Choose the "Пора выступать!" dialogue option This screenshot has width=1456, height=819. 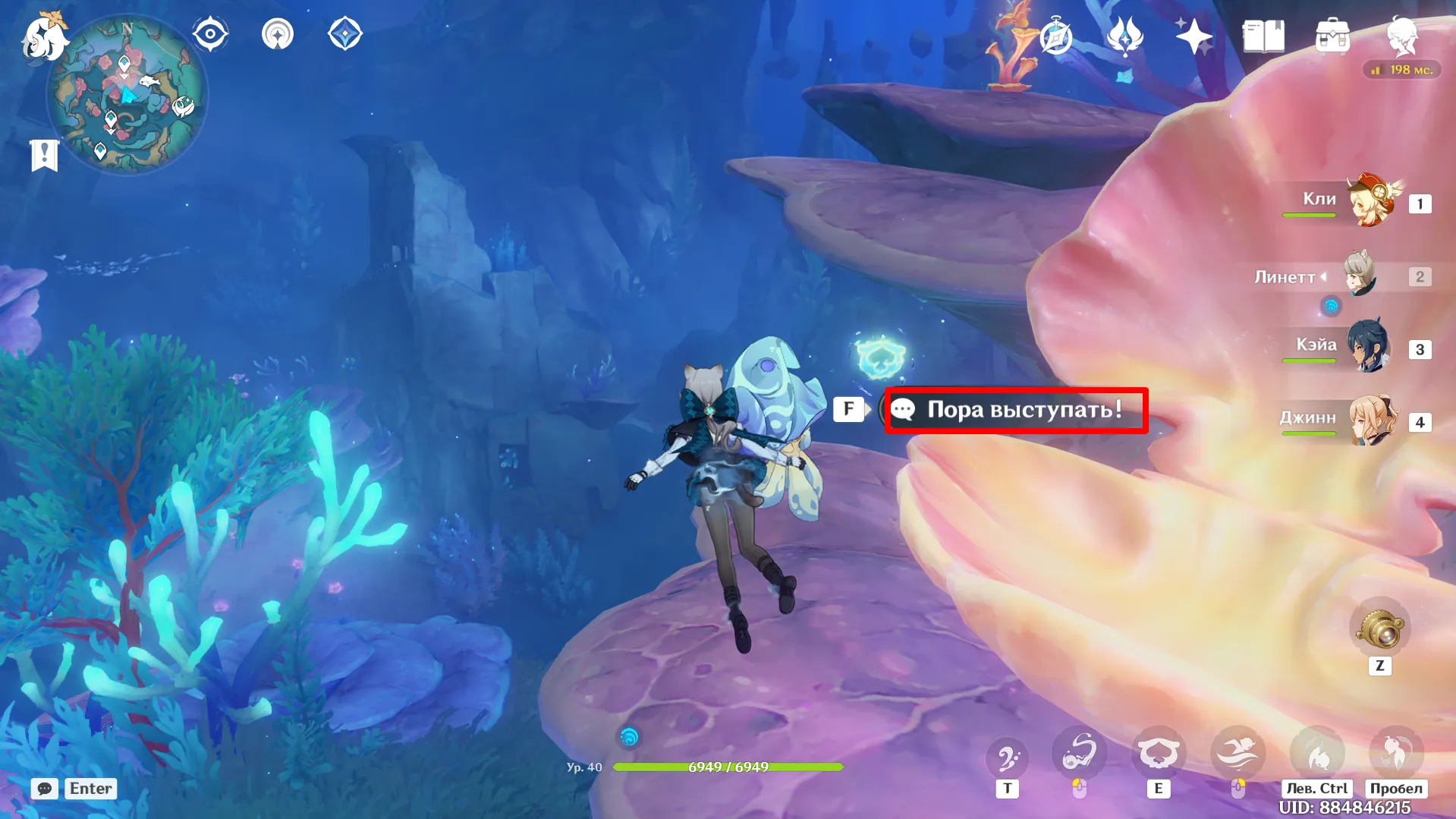(1016, 410)
